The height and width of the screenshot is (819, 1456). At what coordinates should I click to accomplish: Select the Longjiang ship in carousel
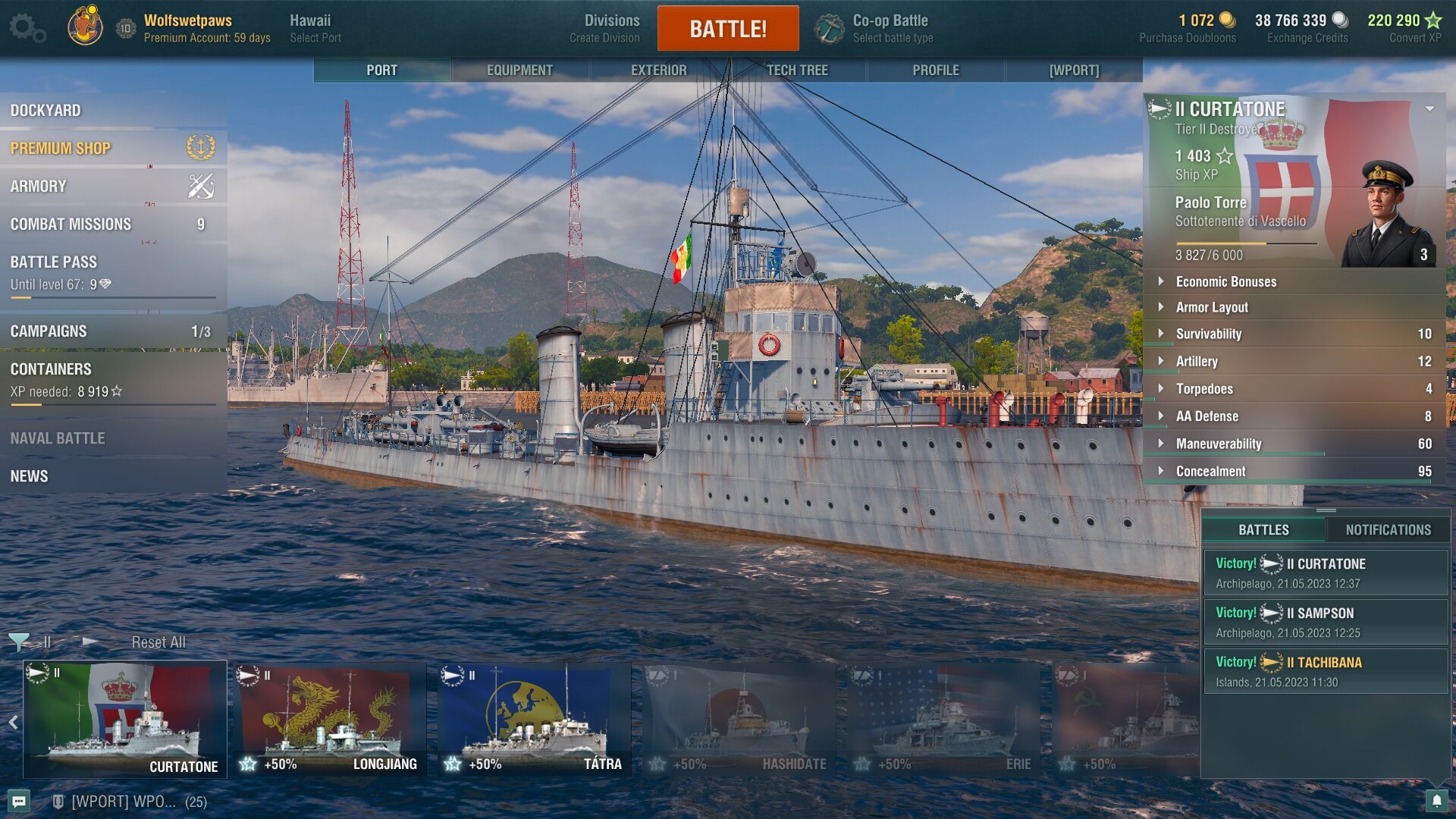tap(330, 719)
